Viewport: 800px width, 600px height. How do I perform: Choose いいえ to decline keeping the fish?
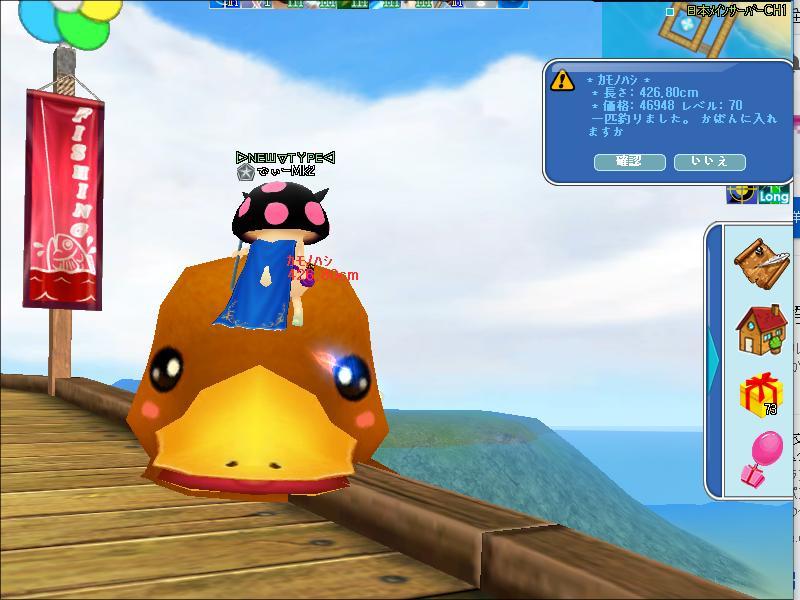(709, 161)
